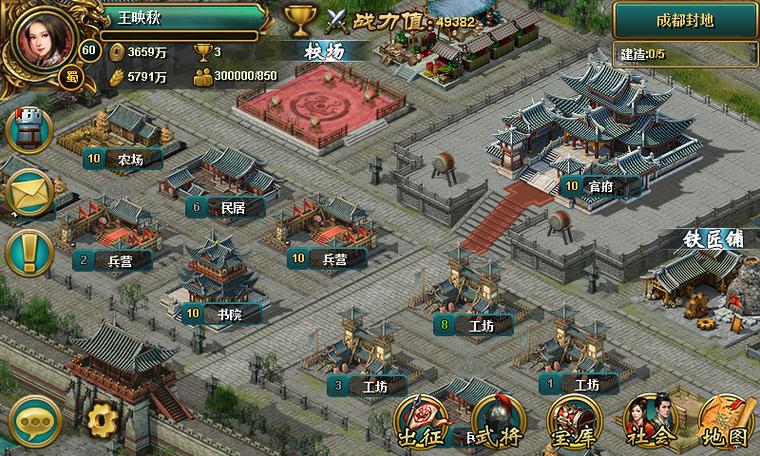Select the 农场 farm label
The width and height of the screenshot is (760, 456).
125,158
